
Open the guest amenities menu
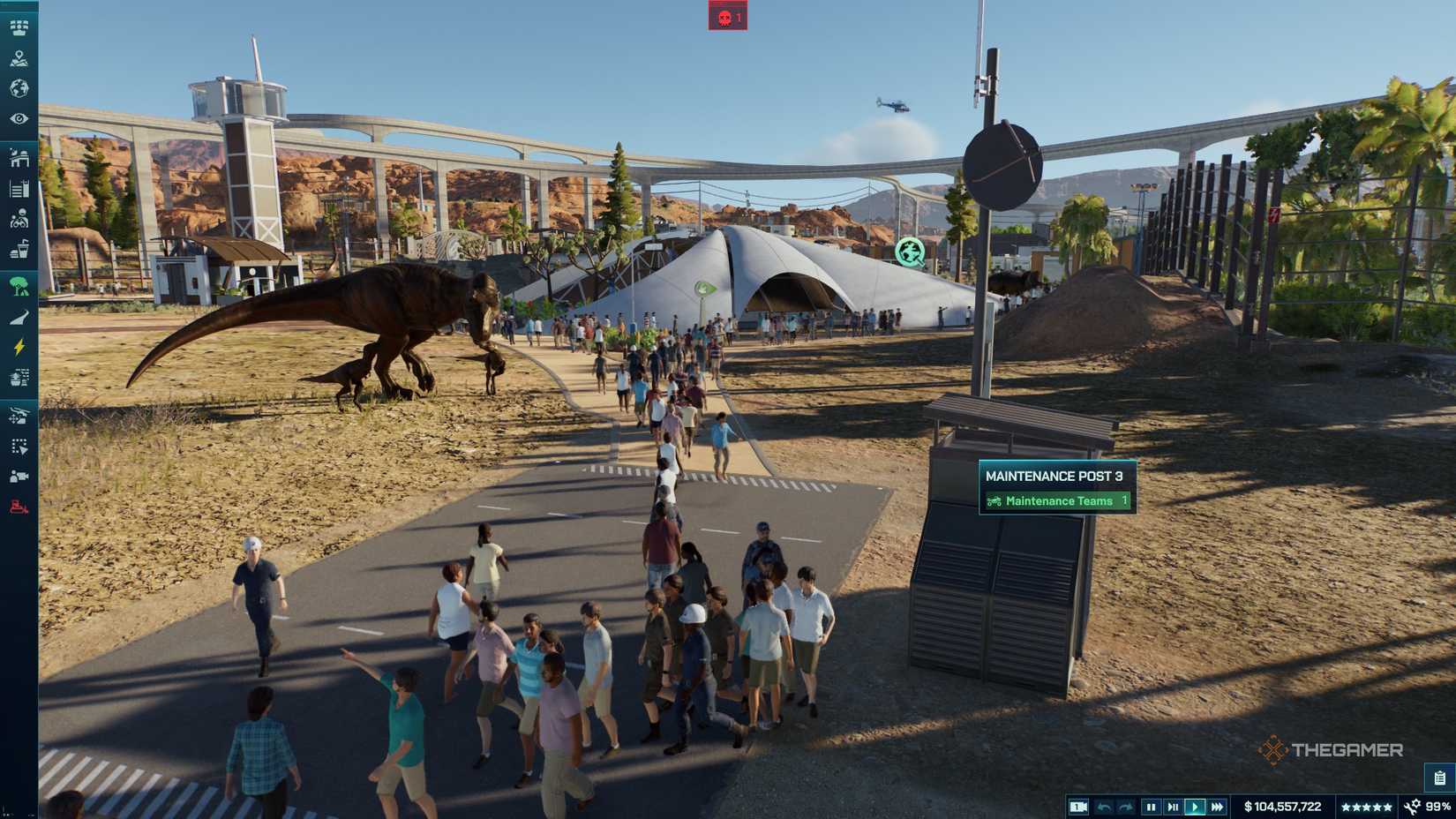[x=18, y=248]
